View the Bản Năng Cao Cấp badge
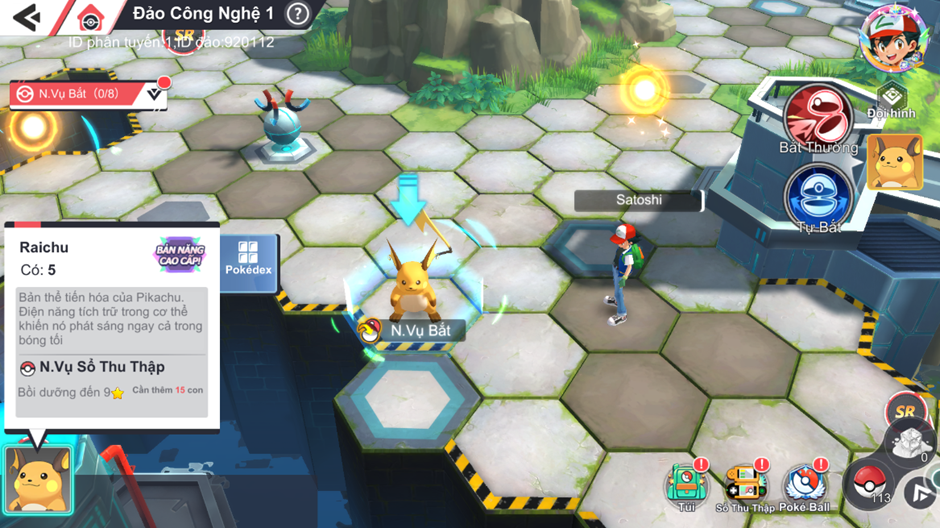This screenshot has width=940, height=528. click(x=180, y=254)
